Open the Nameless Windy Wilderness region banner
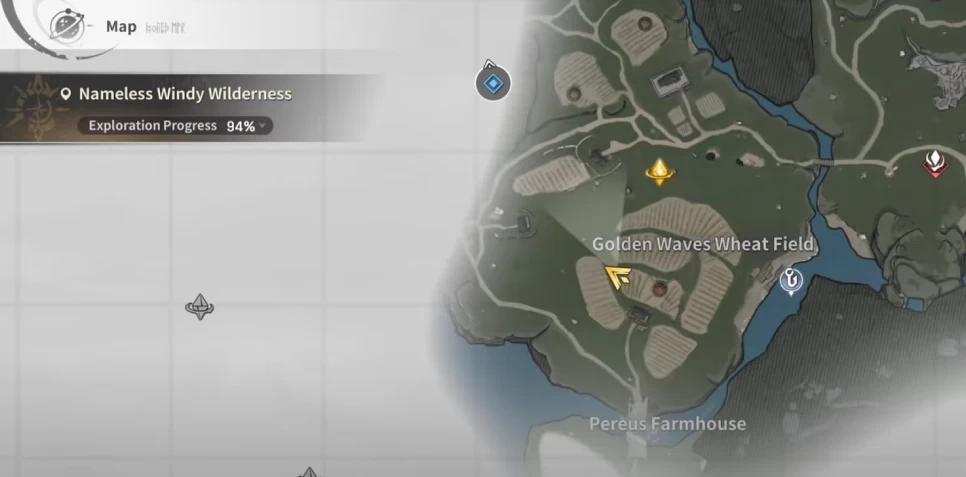Viewport: 966px width, 477px height. pos(185,94)
